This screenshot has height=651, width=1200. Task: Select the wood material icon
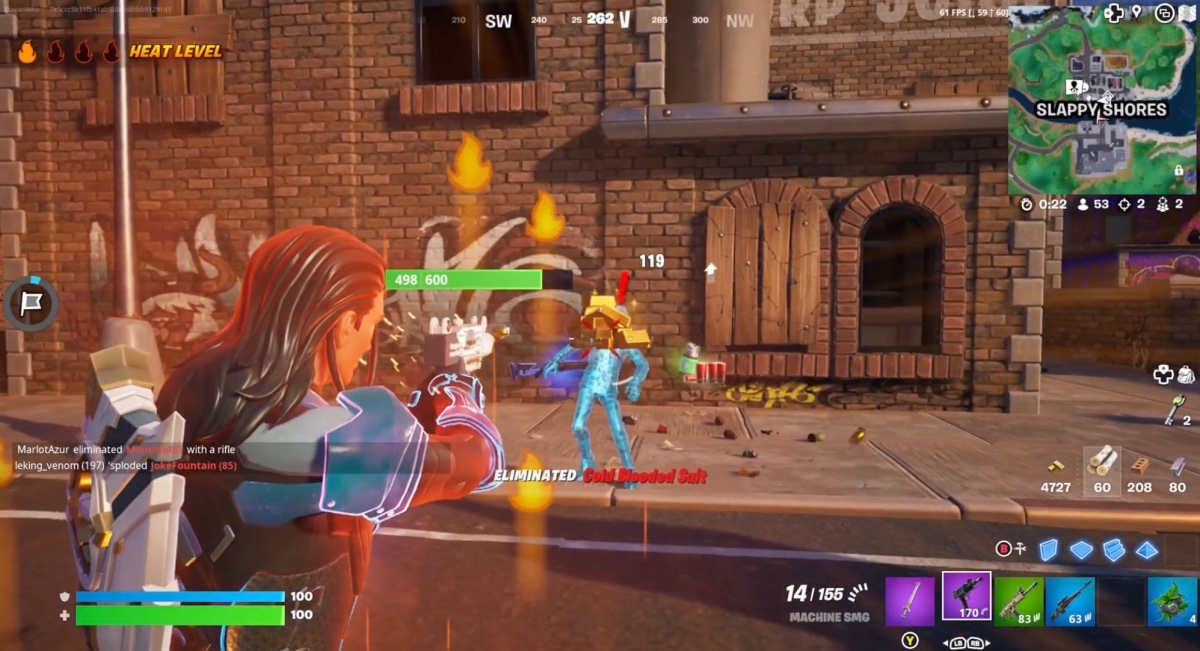(1102, 461)
